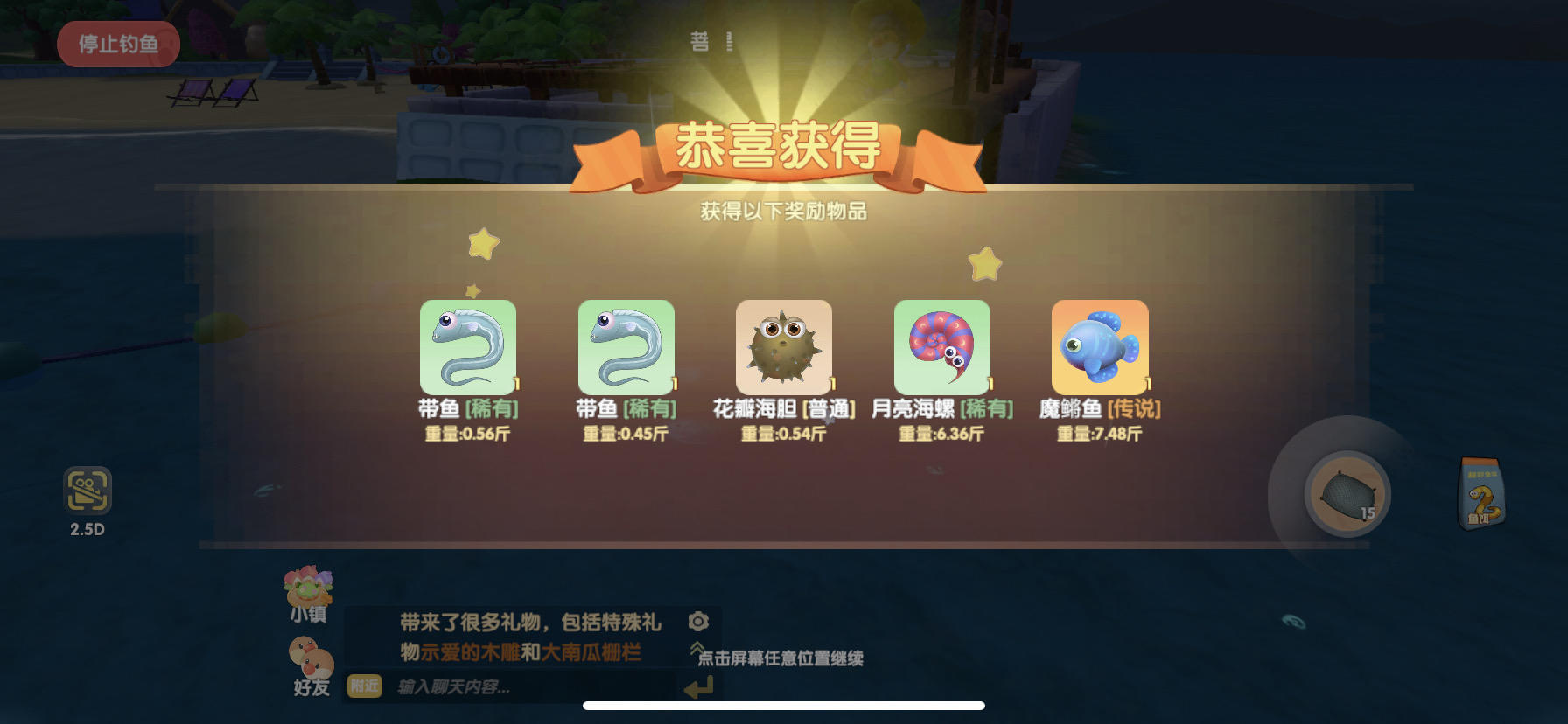Click the 停止钓鱼 stop fishing button
Image resolution: width=1568 pixels, height=724 pixels.
(118, 44)
